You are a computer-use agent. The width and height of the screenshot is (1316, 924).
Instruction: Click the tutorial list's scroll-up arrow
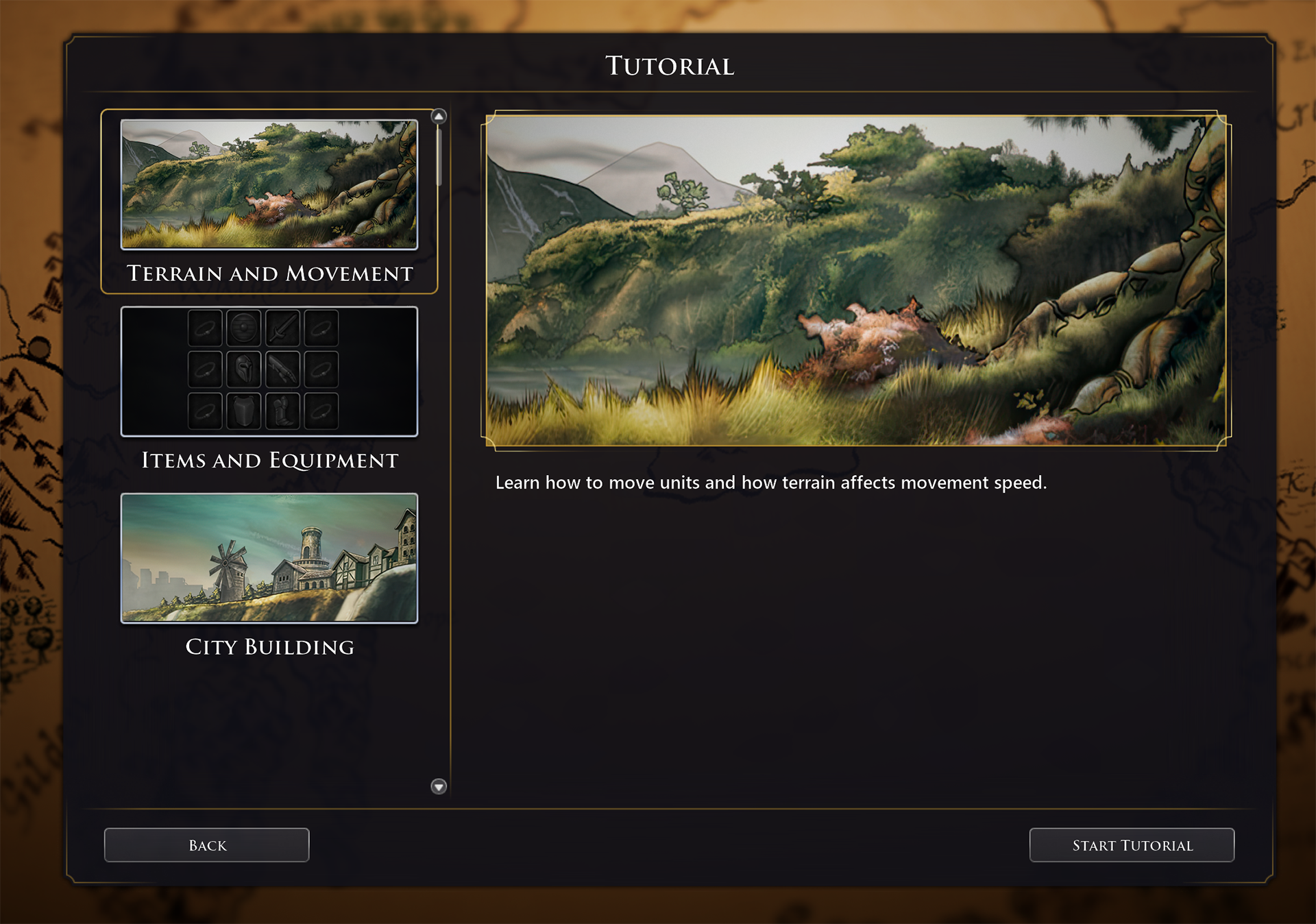click(x=439, y=117)
